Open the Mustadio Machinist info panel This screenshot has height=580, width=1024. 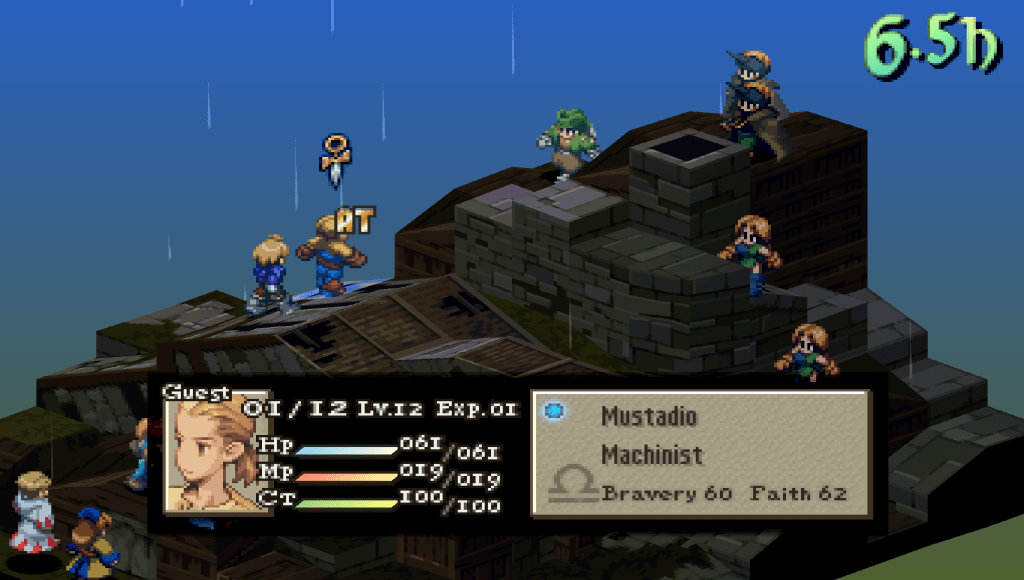click(x=700, y=452)
